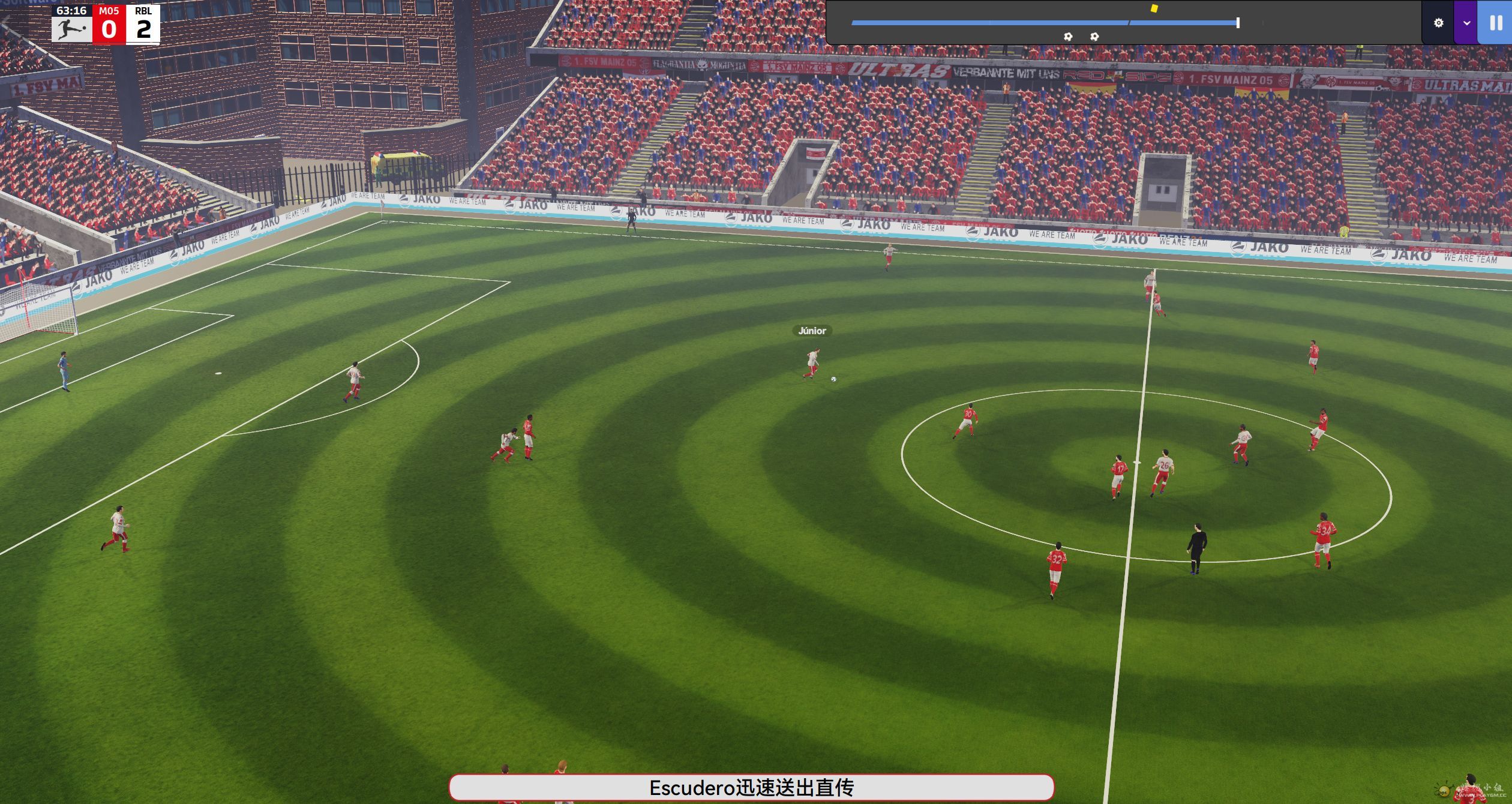Screen dimensions: 1512x804
Task: Pause the match playback
Action: (1496, 23)
